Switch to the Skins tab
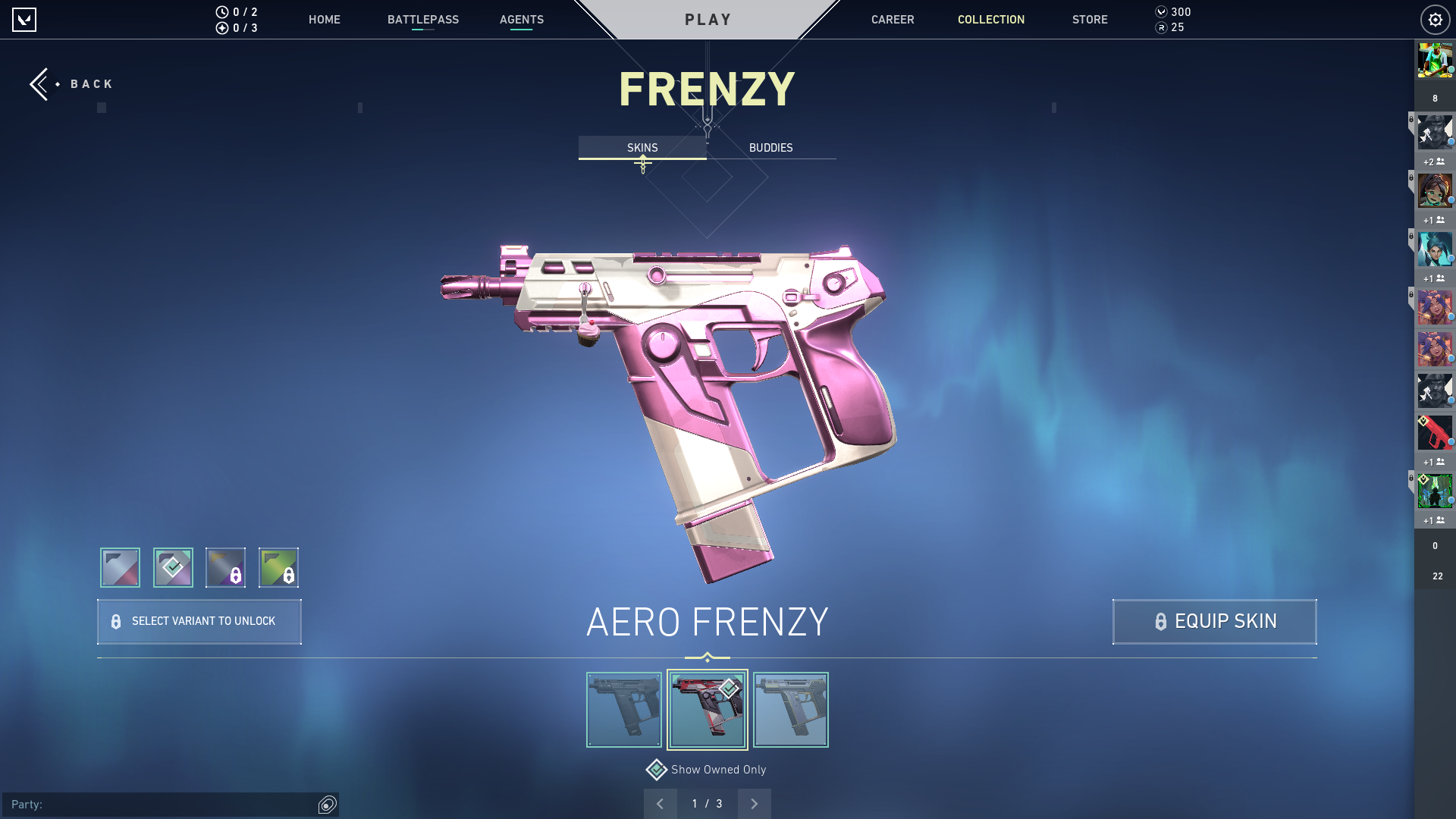This screenshot has height=819, width=1456. tap(642, 148)
